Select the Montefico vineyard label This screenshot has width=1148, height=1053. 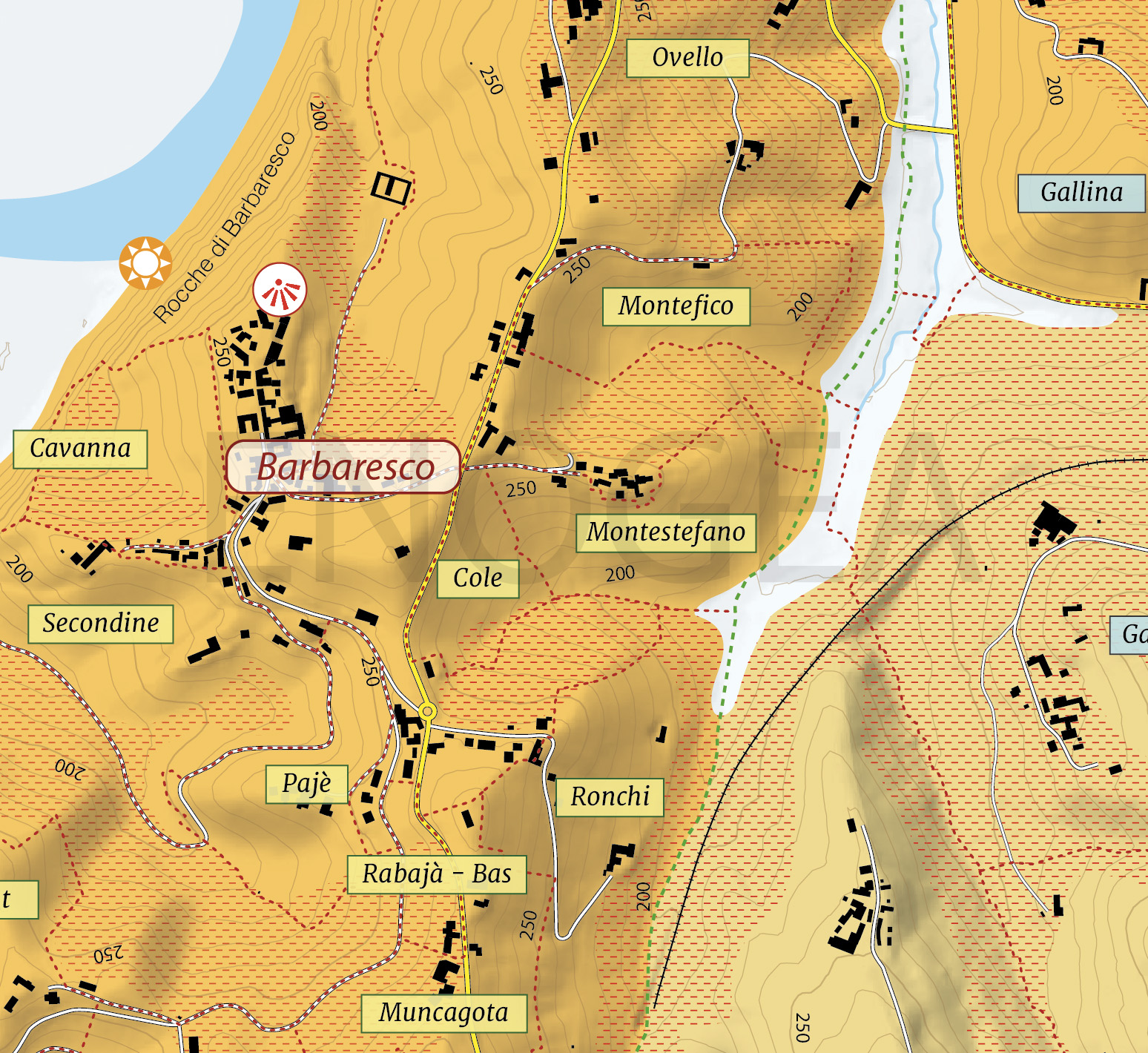[676, 306]
